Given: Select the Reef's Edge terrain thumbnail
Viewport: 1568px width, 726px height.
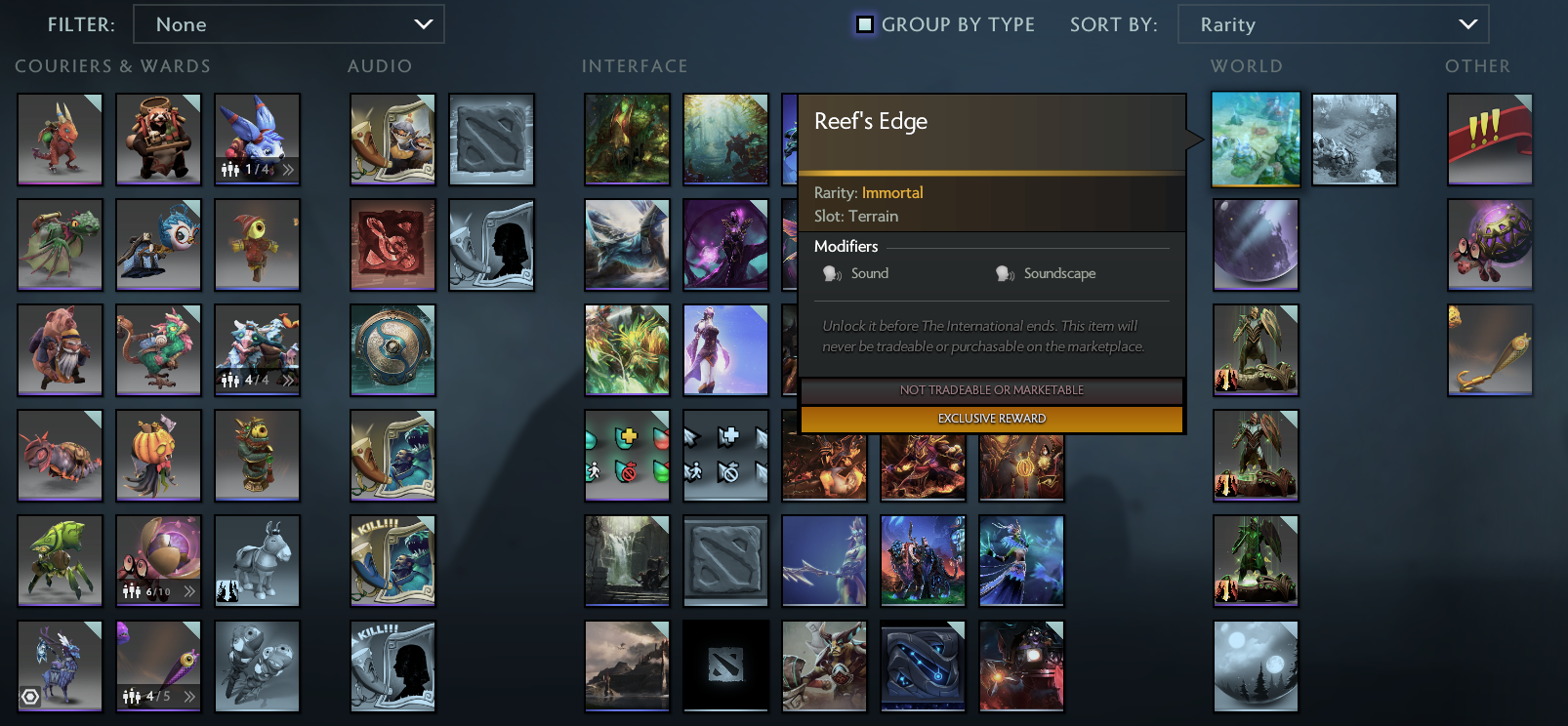Looking at the screenshot, I should 1256,140.
